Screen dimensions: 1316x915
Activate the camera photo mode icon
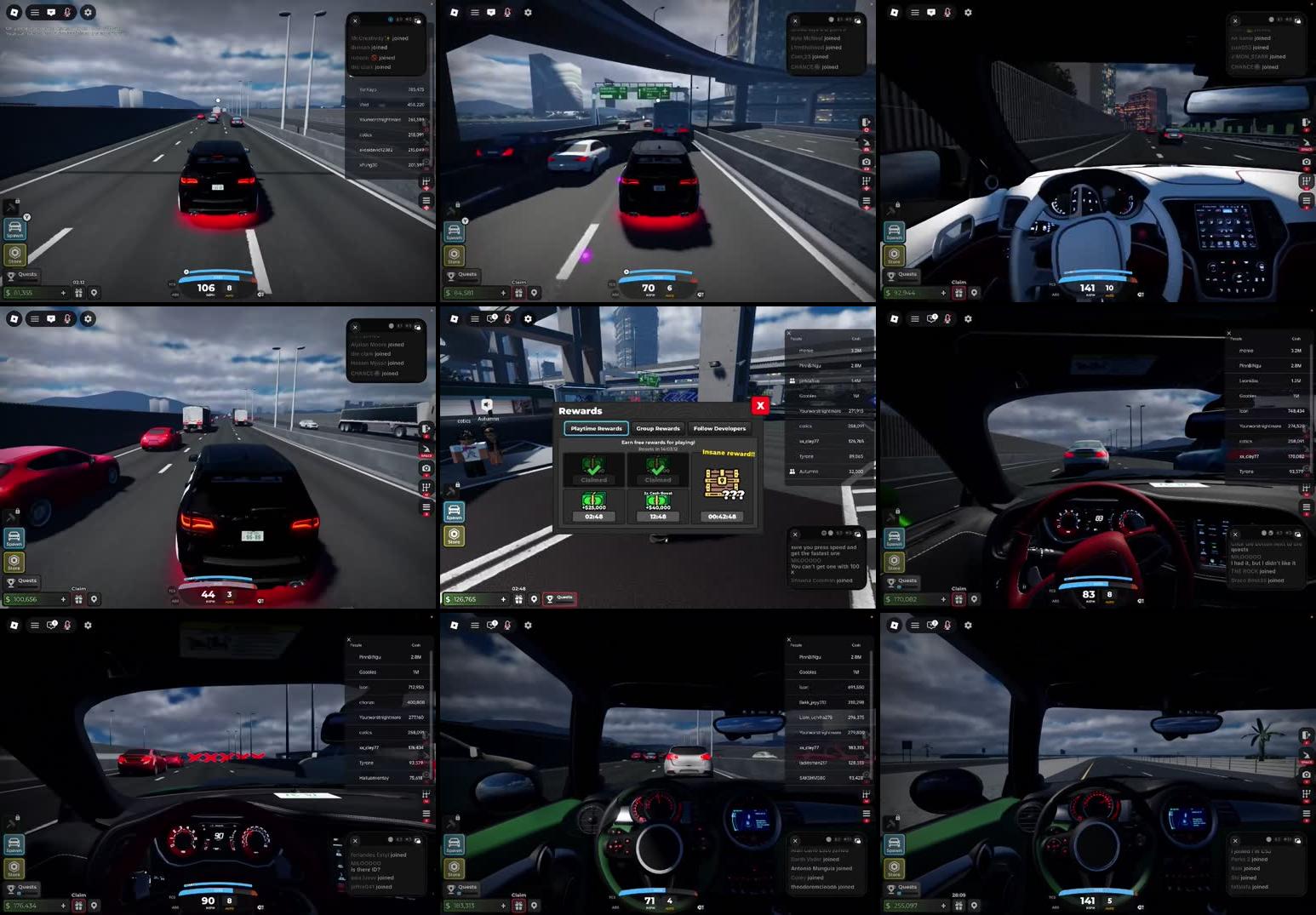(x=865, y=162)
